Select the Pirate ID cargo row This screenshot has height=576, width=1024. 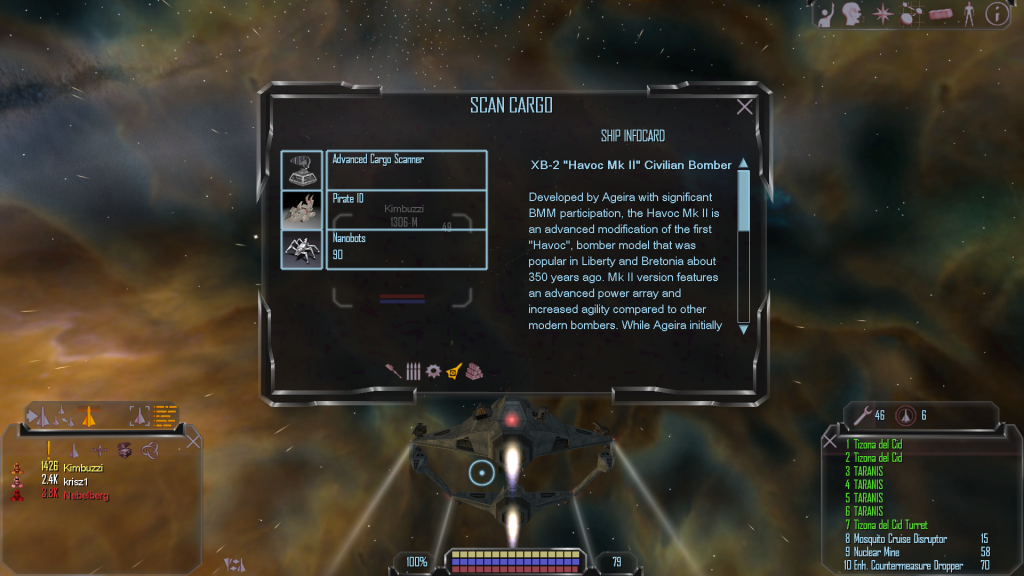pos(406,209)
